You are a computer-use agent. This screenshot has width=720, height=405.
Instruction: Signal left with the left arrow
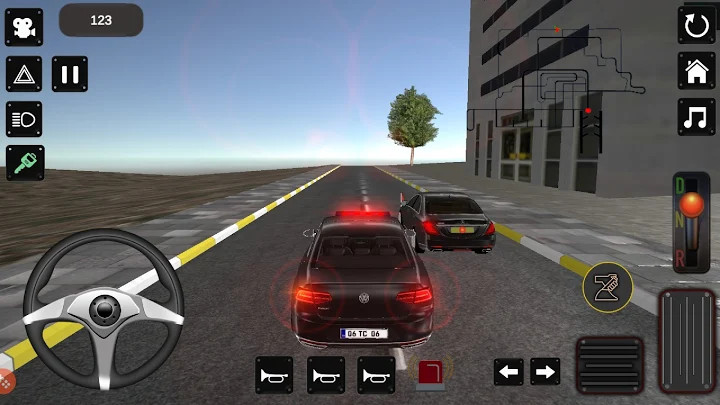click(509, 372)
